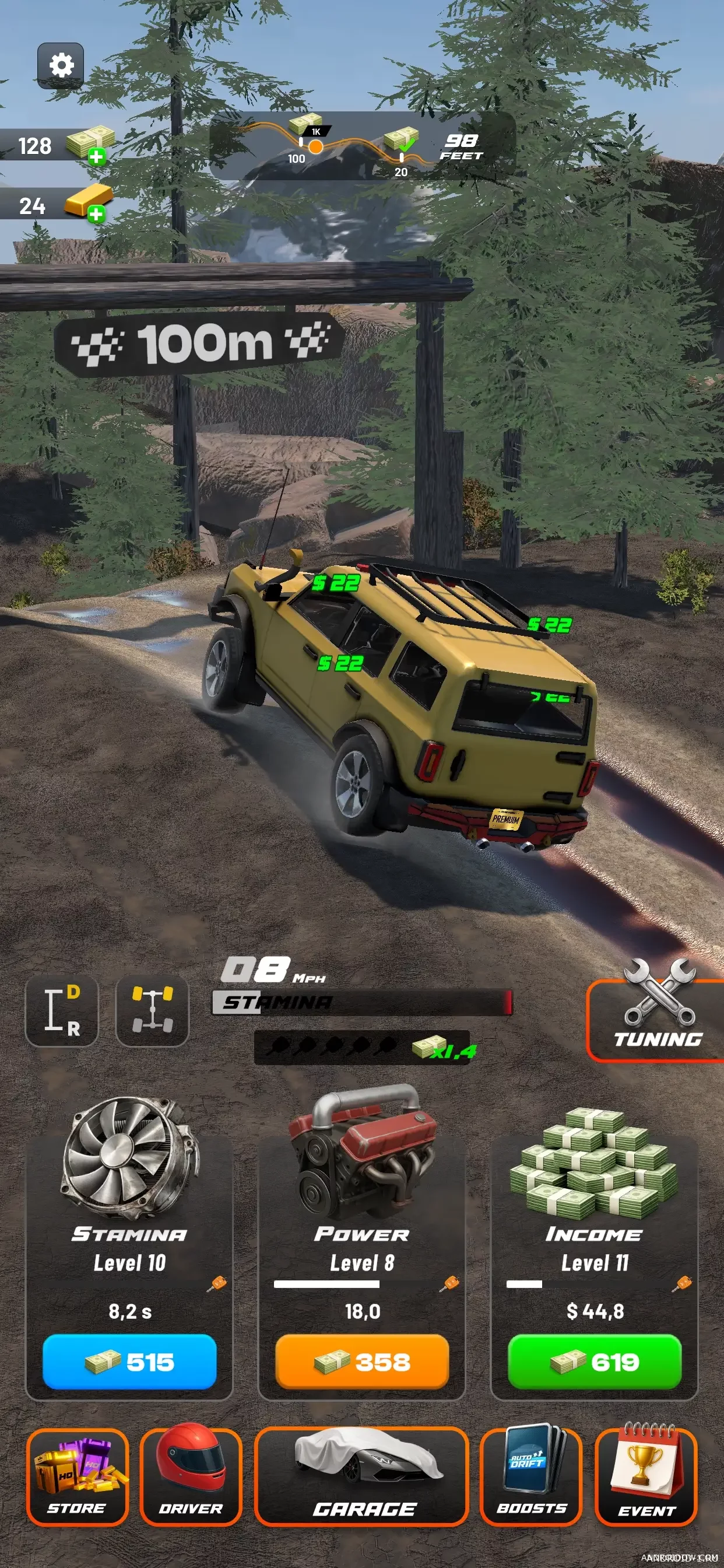
Task: Open the settings gear menu
Action: tap(60, 66)
